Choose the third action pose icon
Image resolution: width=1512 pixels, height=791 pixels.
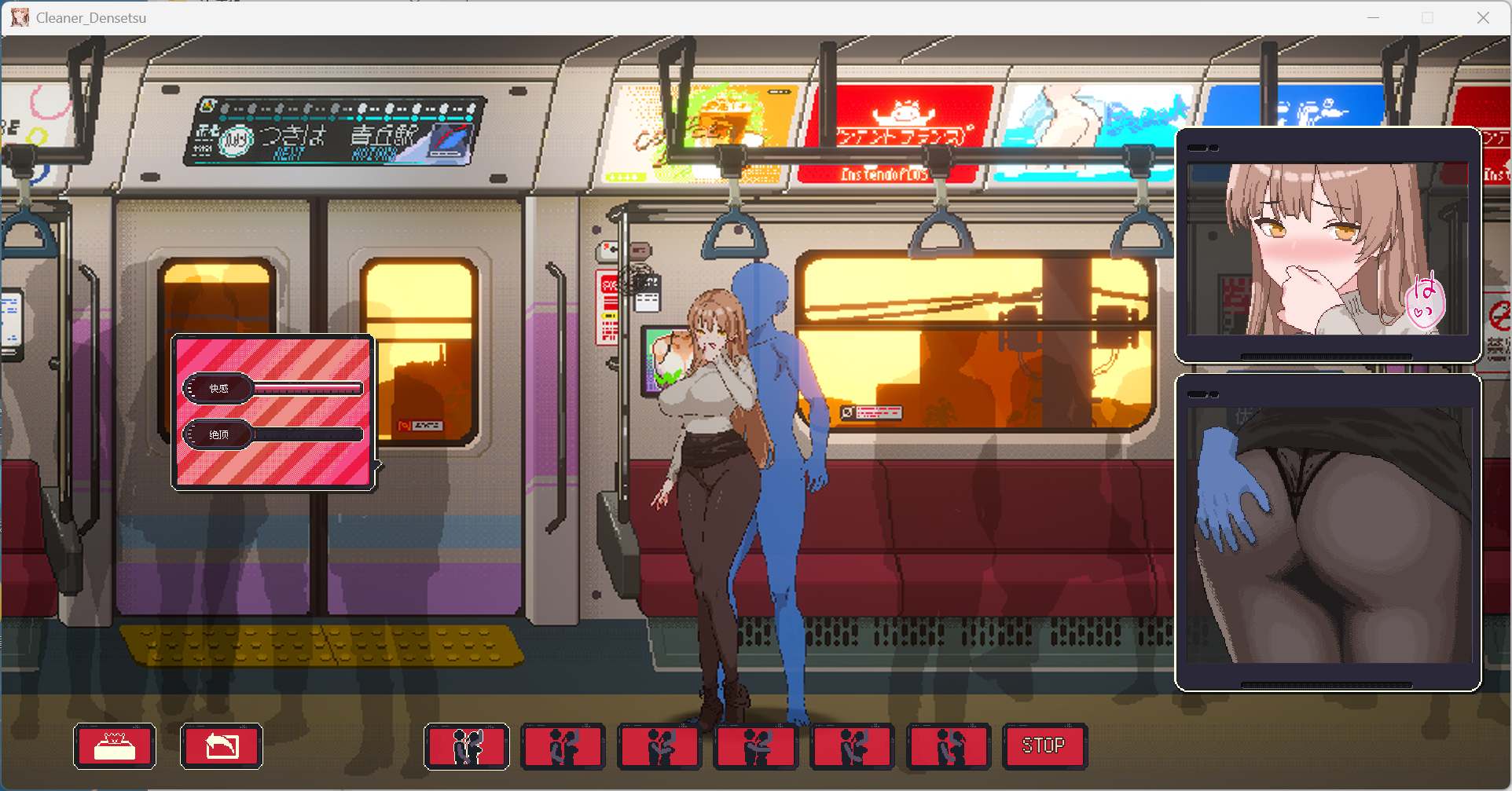pyautogui.click(x=660, y=746)
